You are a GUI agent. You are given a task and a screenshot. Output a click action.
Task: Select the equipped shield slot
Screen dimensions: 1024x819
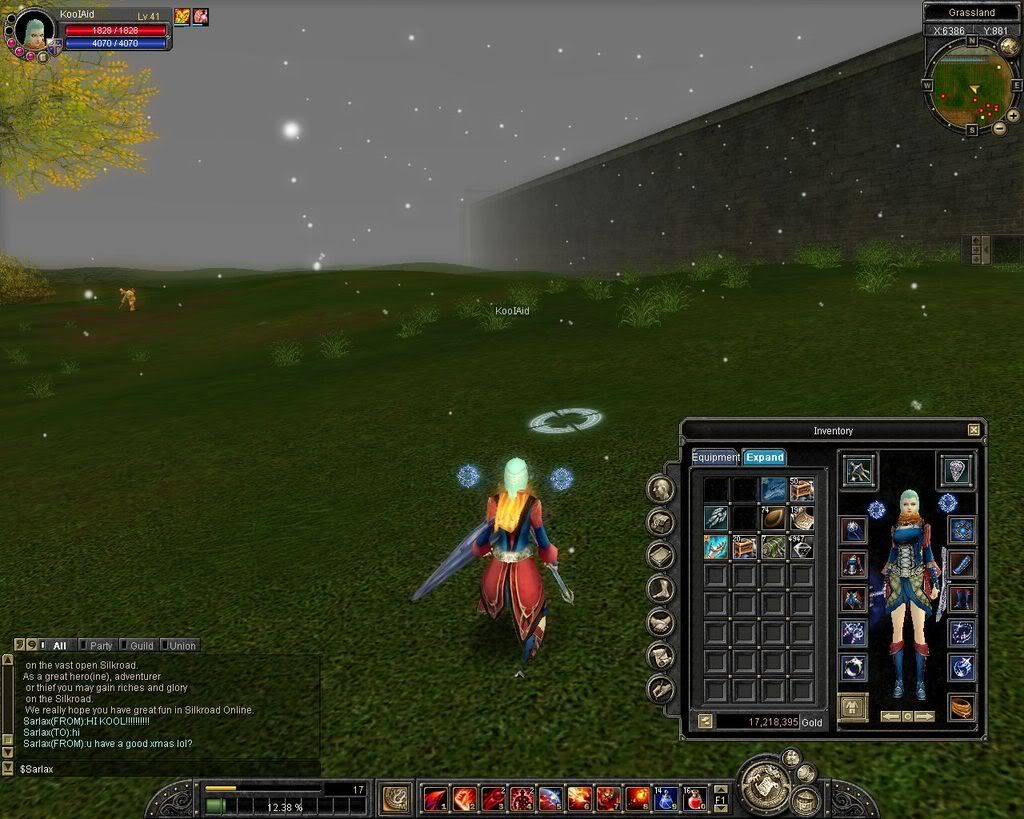coord(956,469)
